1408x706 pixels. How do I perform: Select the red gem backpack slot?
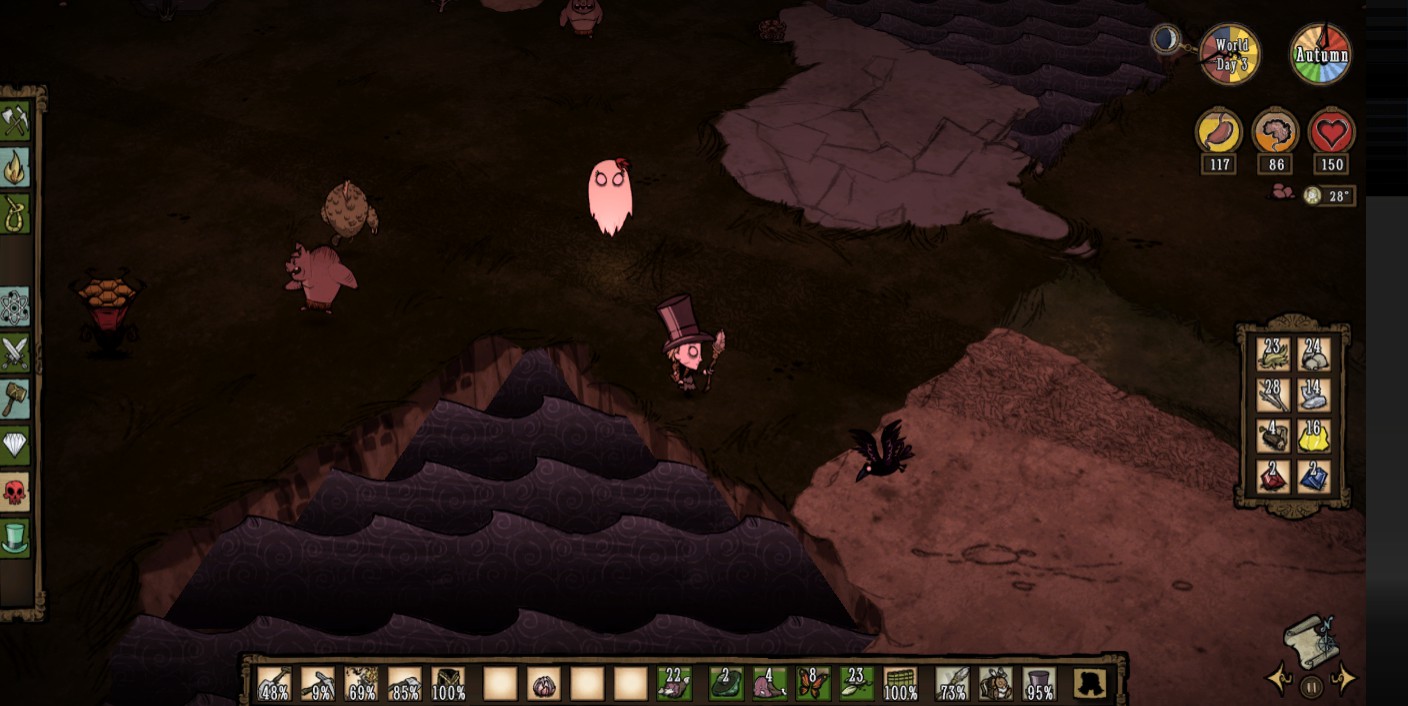1273,476
